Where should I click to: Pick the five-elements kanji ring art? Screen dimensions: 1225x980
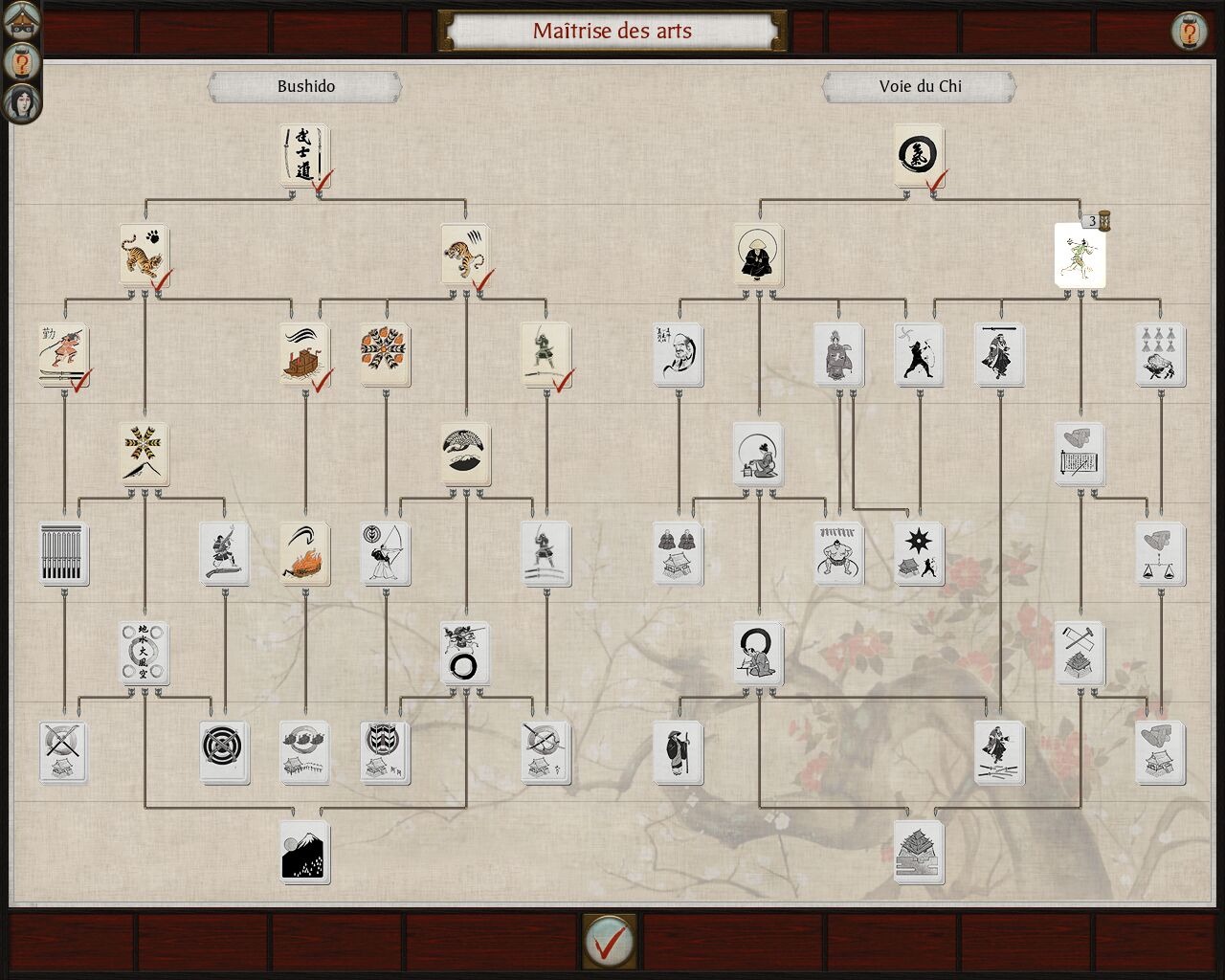pyautogui.click(x=145, y=653)
